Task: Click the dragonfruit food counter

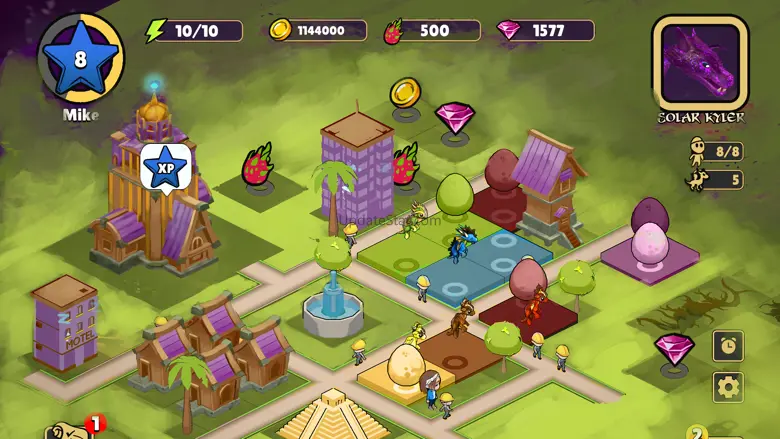Action: coord(431,31)
